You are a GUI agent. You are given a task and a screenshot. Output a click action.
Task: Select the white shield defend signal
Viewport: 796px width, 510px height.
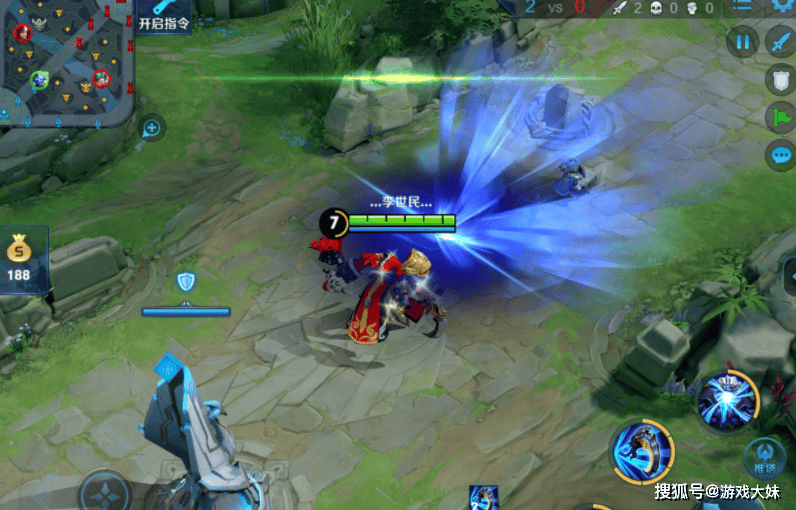pyautogui.click(x=779, y=80)
